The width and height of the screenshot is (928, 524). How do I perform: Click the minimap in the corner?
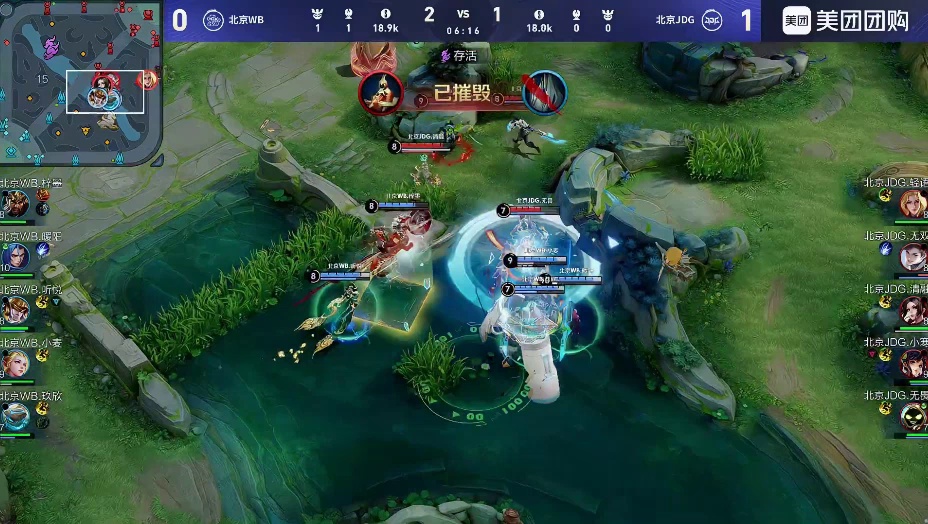82,84
